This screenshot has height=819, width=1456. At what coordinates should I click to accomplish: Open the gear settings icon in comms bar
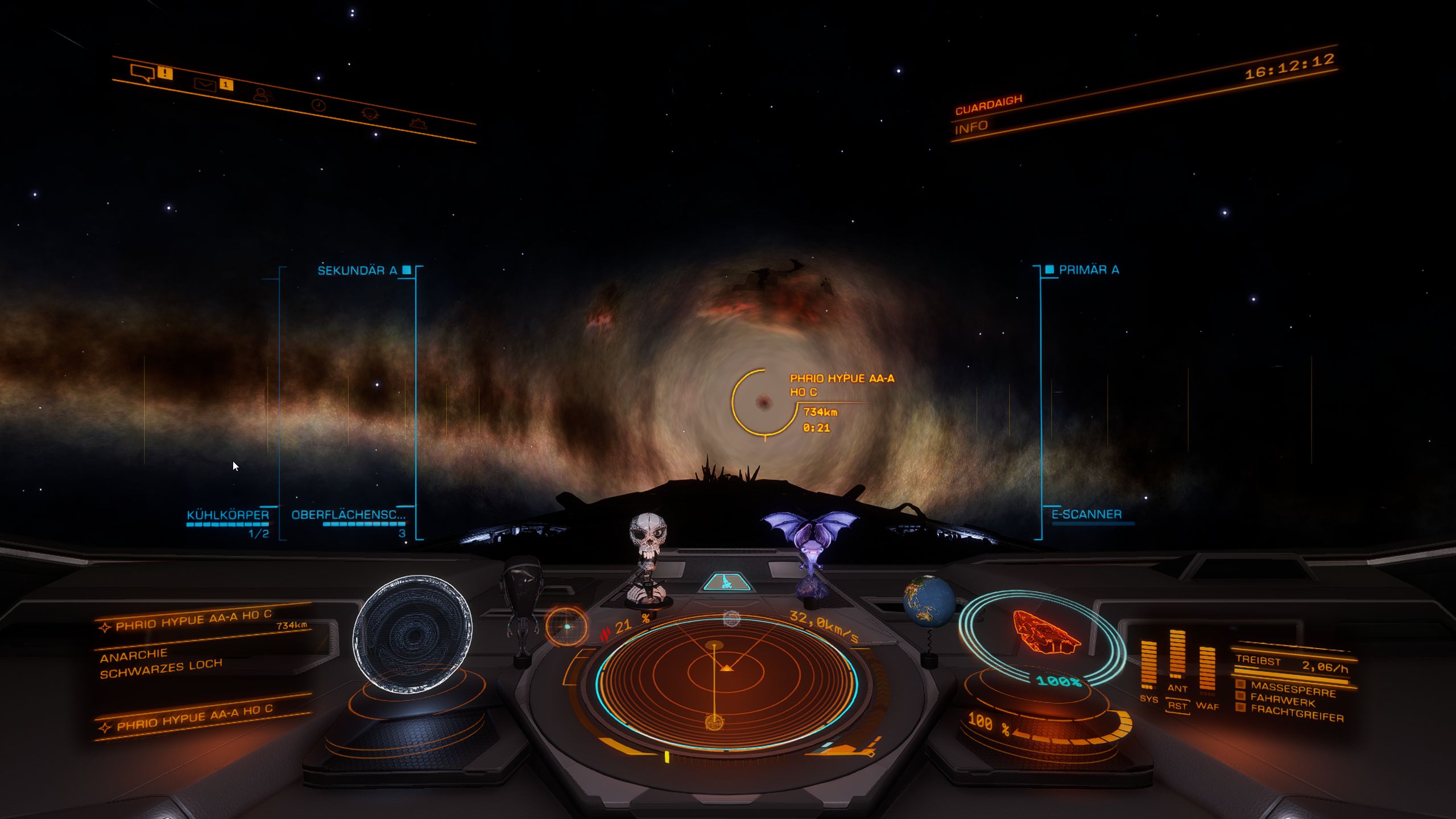coord(419,122)
